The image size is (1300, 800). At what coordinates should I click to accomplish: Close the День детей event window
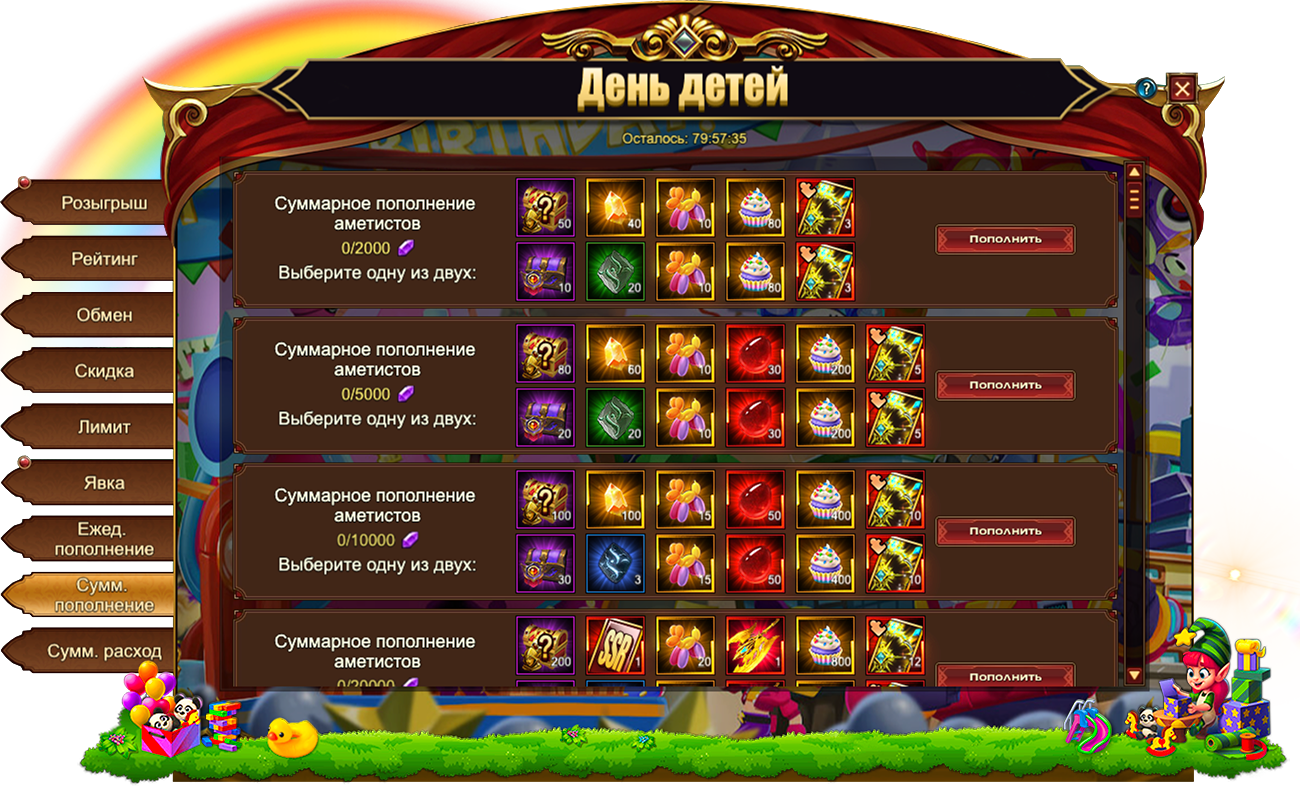point(1182,89)
